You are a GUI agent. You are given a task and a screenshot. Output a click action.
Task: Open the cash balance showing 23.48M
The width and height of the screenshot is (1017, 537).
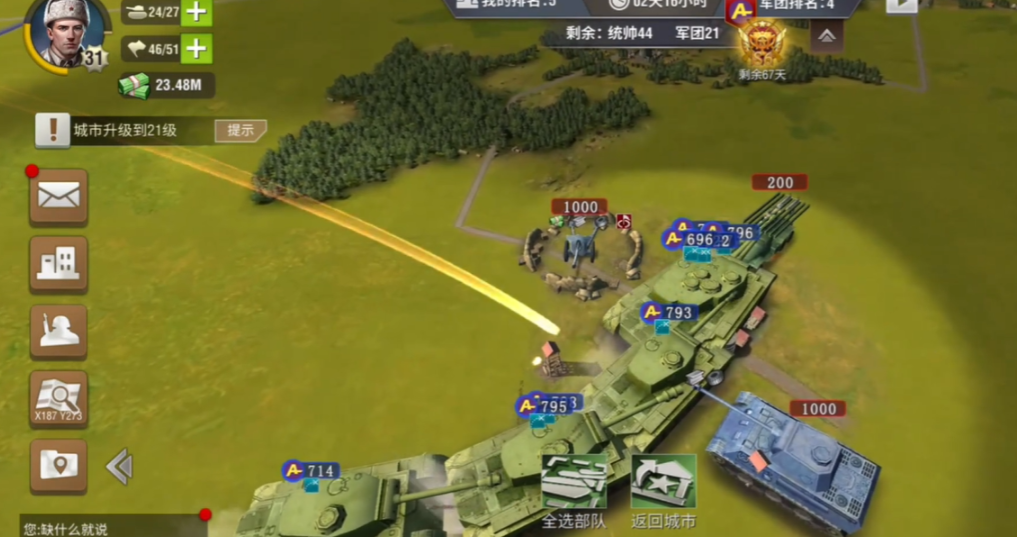166,85
